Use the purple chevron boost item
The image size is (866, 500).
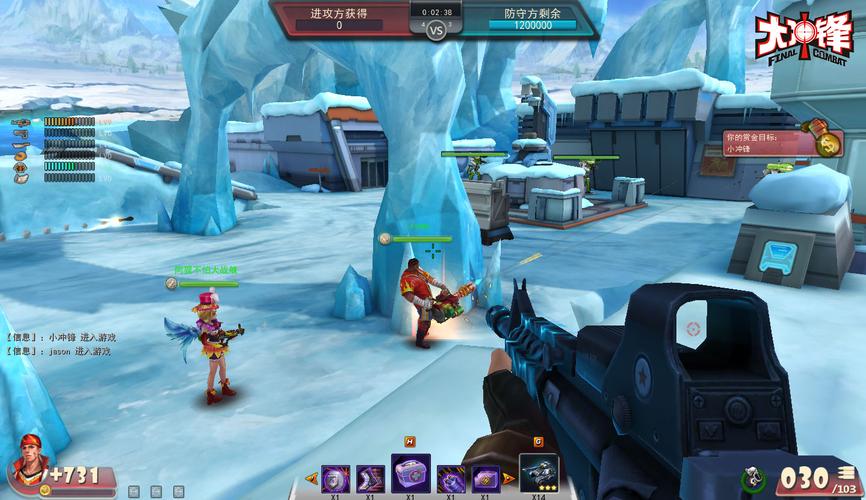(369, 477)
